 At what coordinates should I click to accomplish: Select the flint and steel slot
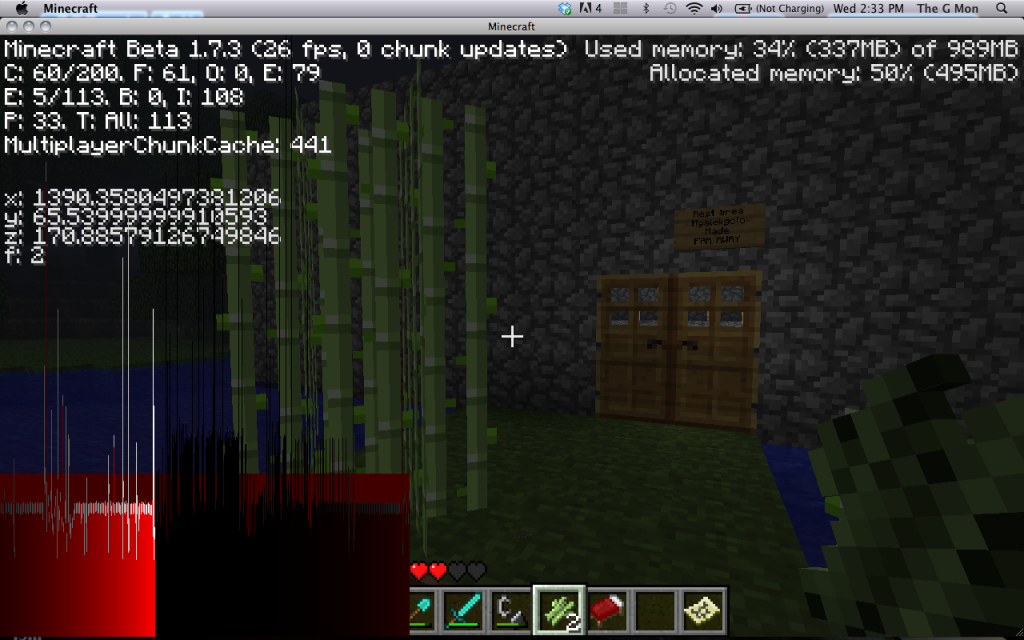pos(510,609)
